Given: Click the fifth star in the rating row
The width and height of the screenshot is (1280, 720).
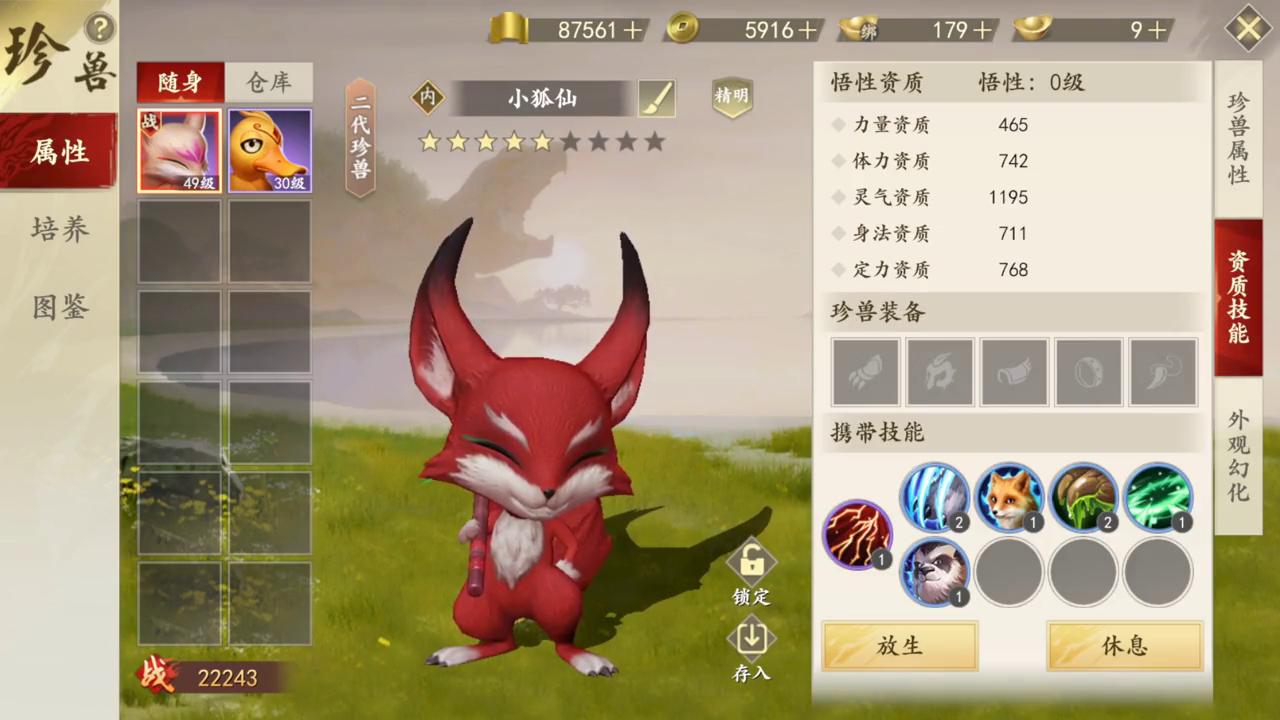Looking at the screenshot, I should tap(541, 143).
